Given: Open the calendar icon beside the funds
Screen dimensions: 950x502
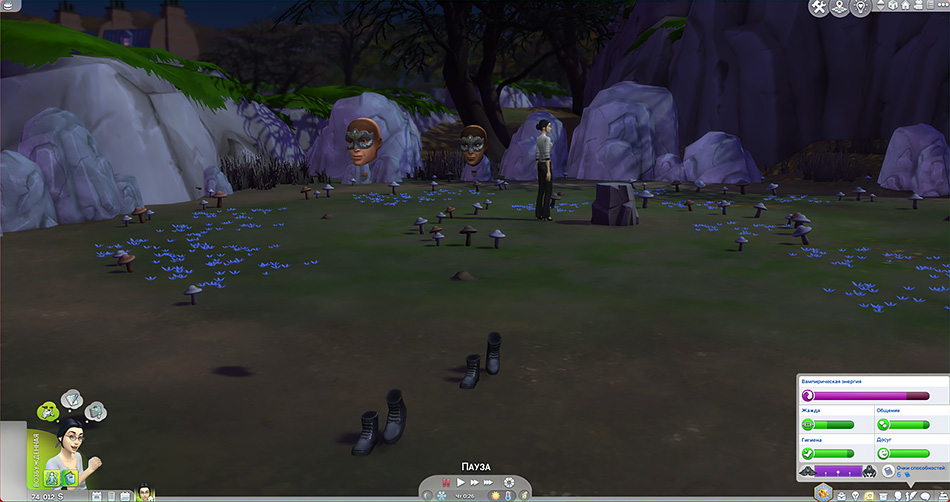Looking at the screenshot, I should (98, 495).
